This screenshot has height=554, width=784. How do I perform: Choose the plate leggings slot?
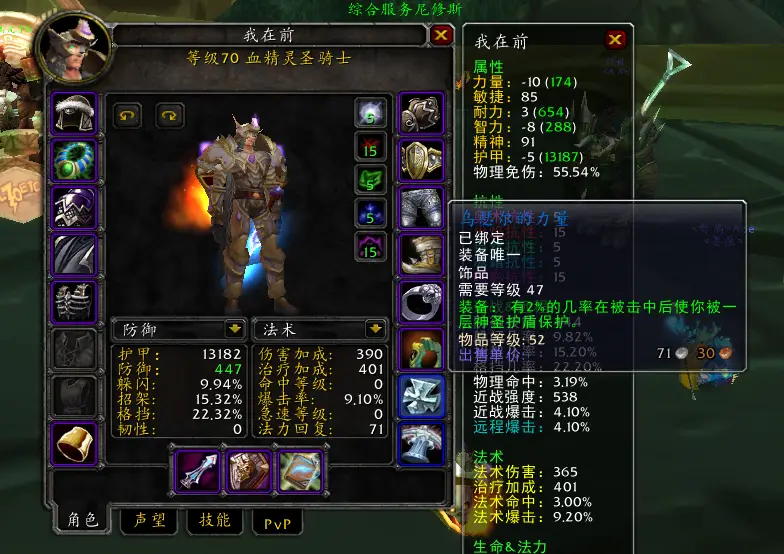click(x=422, y=207)
